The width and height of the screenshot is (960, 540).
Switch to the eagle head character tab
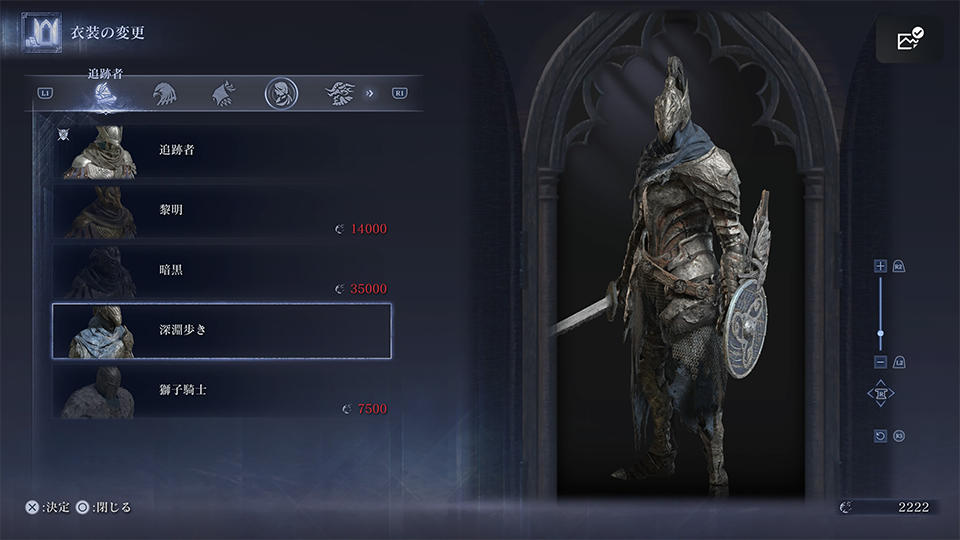(164, 94)
